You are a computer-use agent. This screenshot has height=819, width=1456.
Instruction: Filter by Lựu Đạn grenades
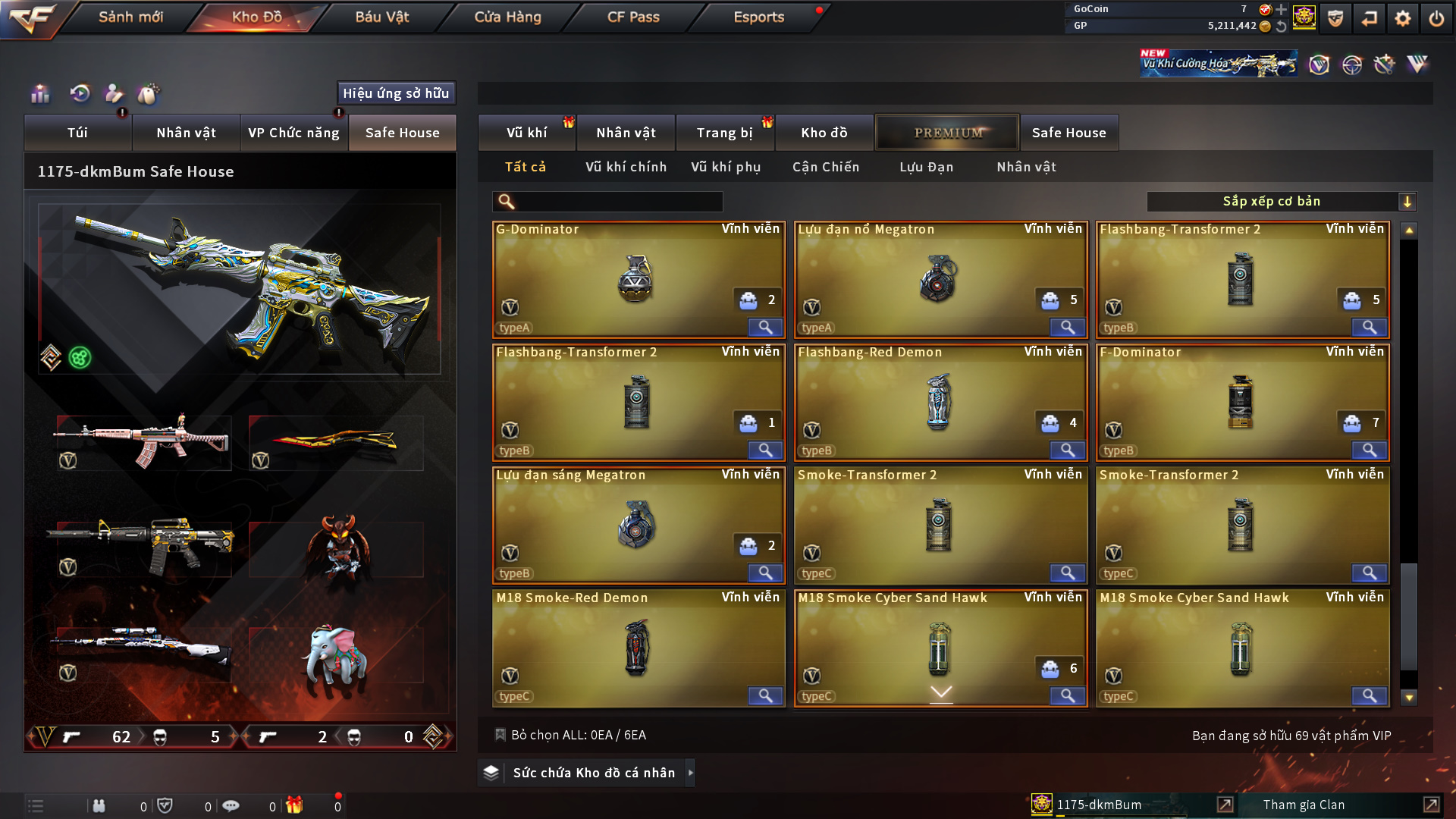click(926, 167)
